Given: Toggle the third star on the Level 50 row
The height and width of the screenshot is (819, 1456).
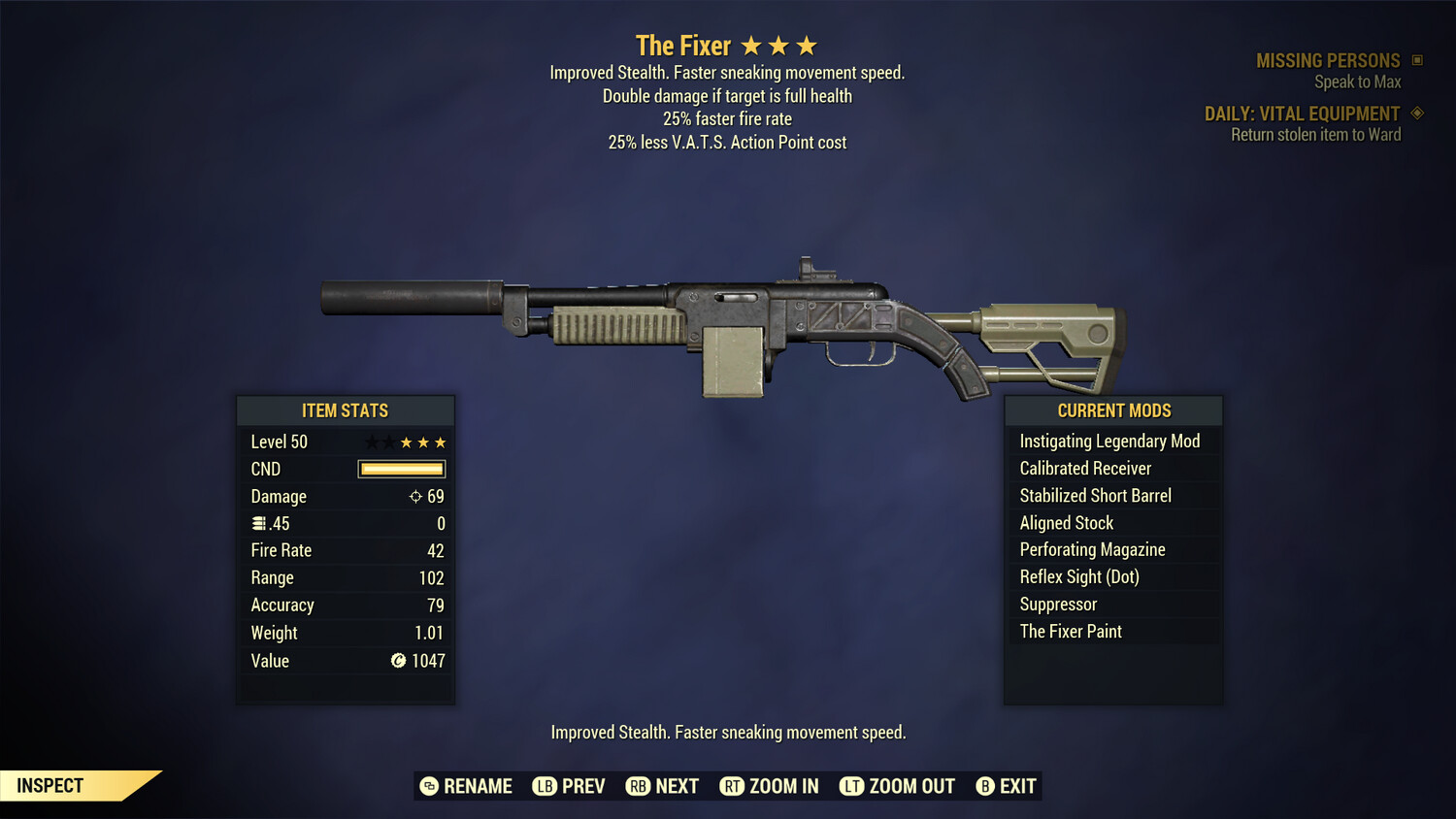Looking at the screenshot, I should click(x=405, y=442).
